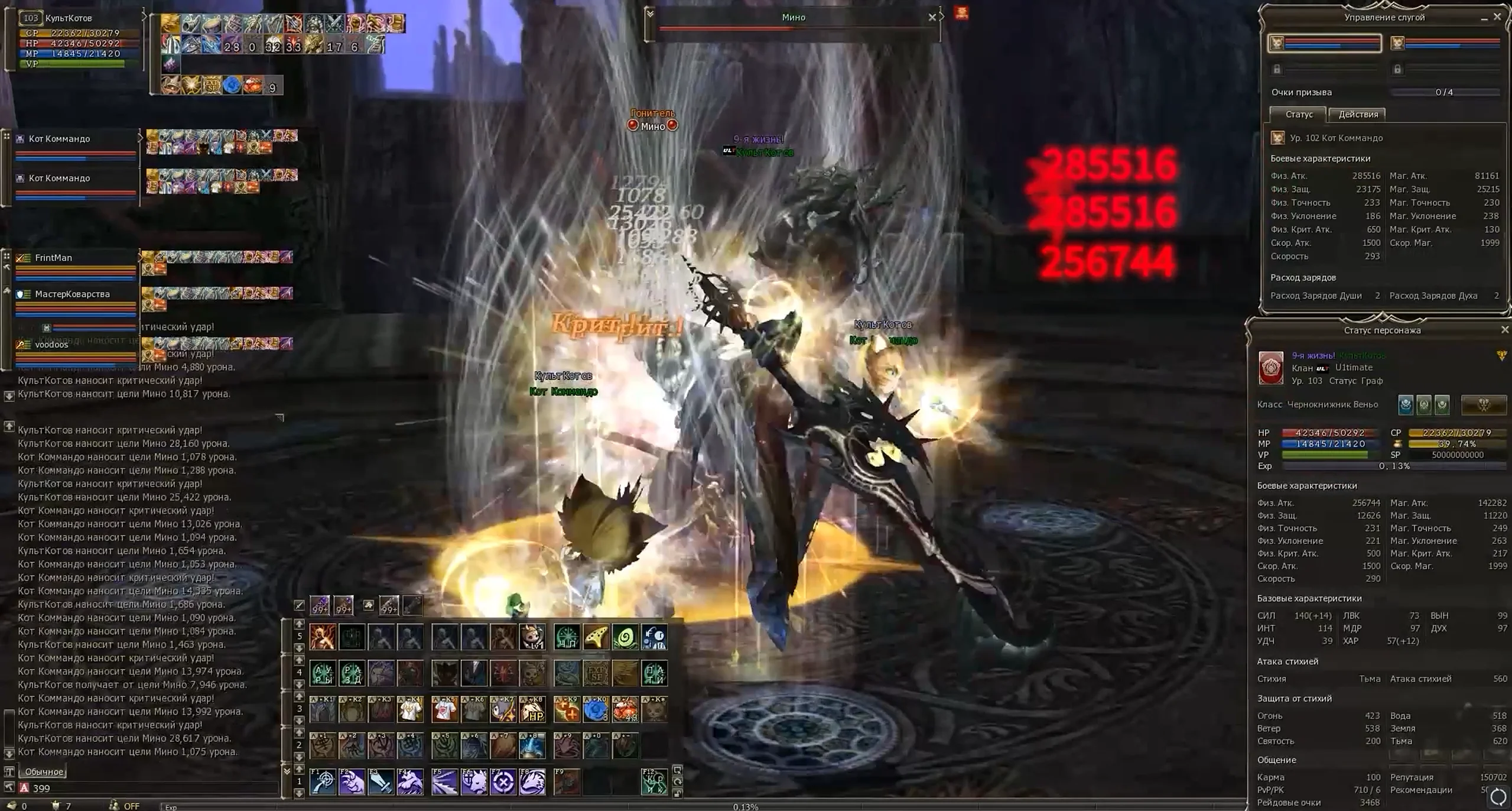Use the blue rose item slot
1512x811 pixels.
tap(596, 709)
